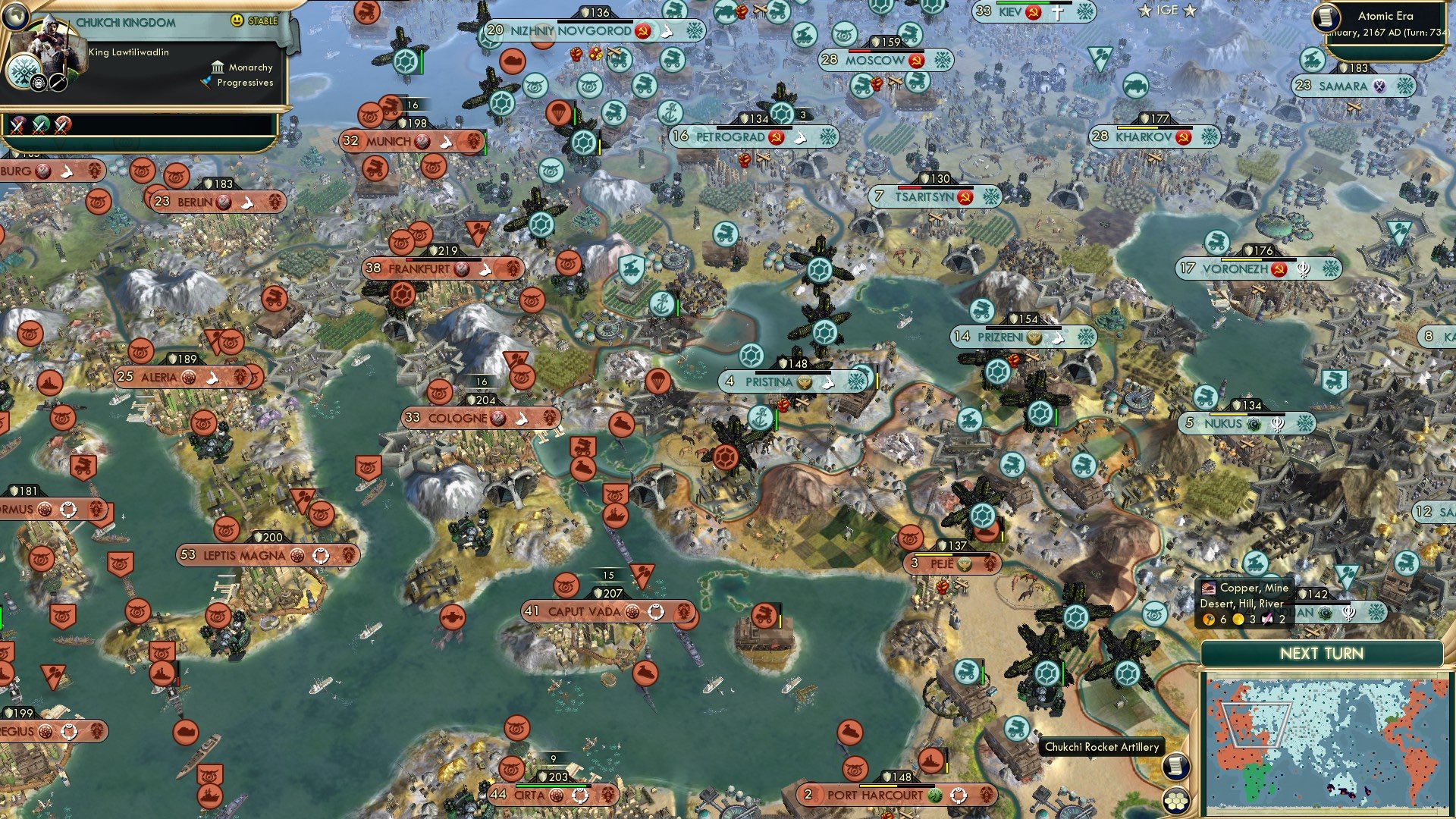The image size is (1456, 819).
Task: Click the happiness smiley next to STABLE
Action: click(237, 20)
